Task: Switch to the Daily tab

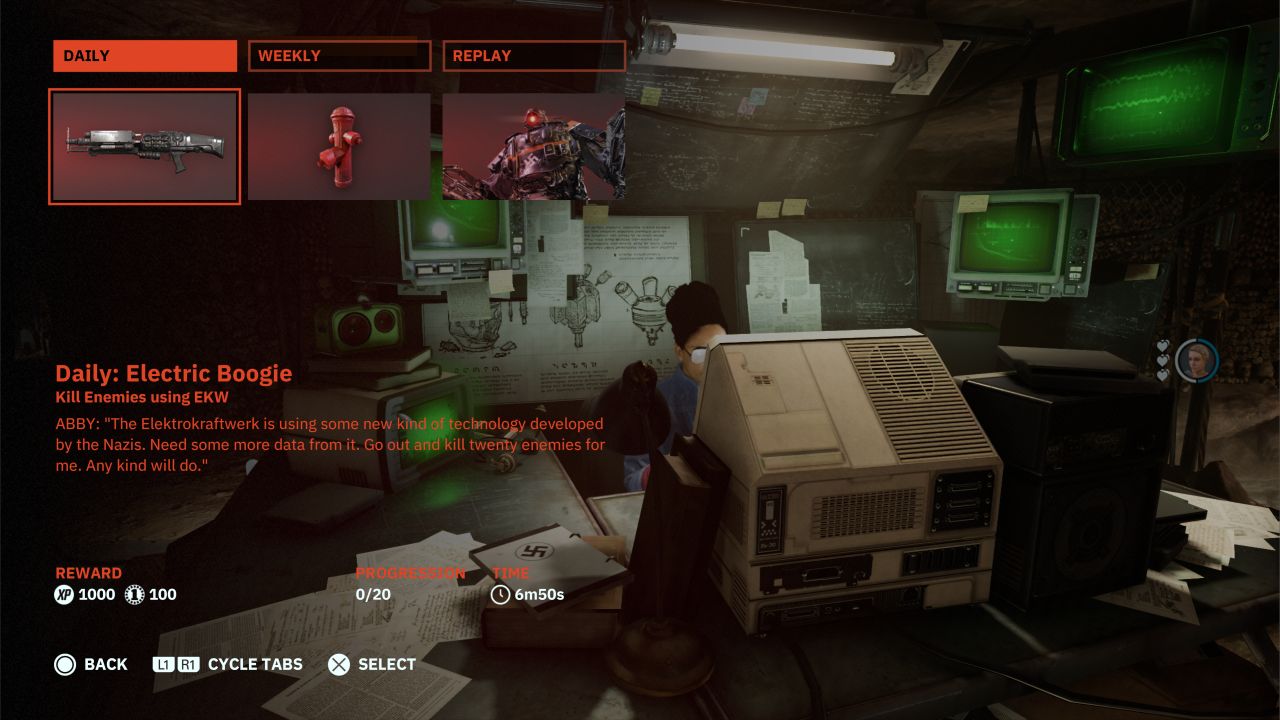Action: 145,56
